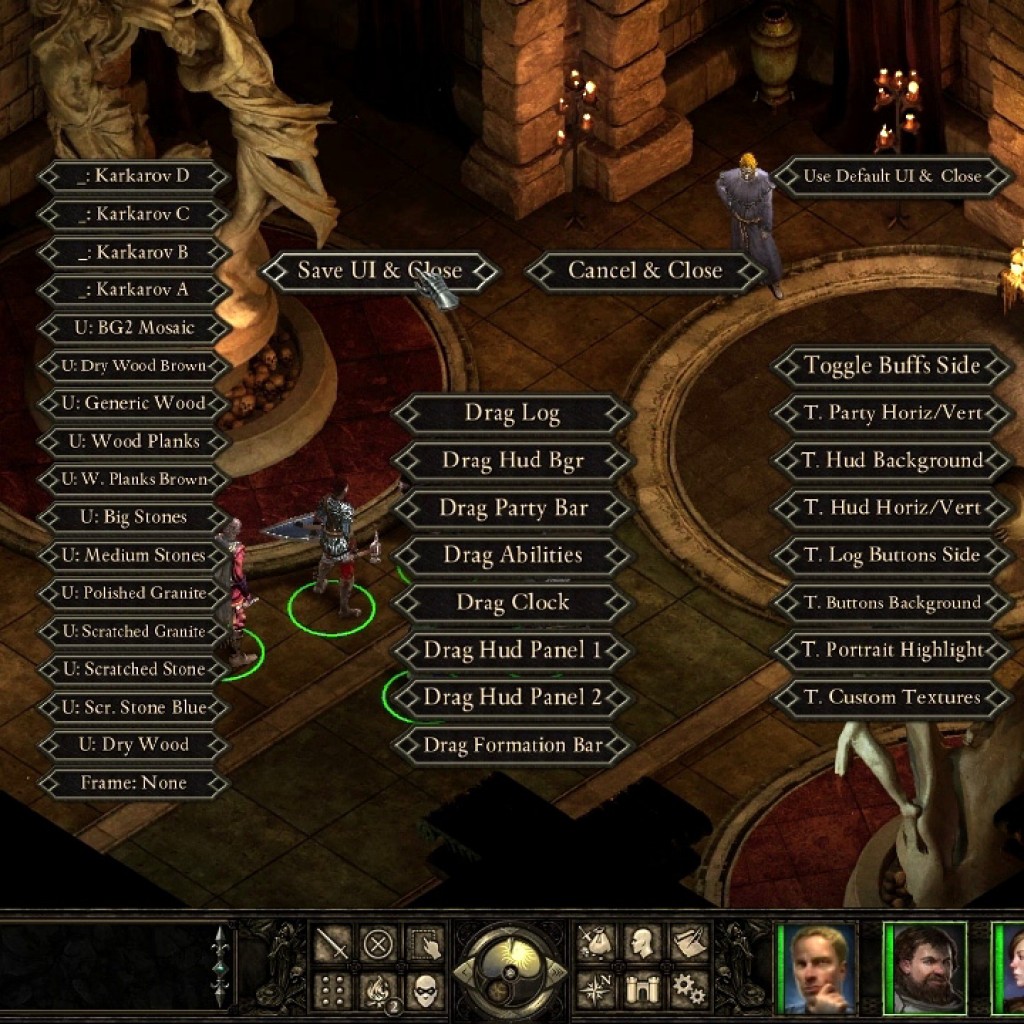This screenshot has height=1024, width=1024.
Task: Toggle Party Horiz/Vert layout
Action: pos(892,413)
